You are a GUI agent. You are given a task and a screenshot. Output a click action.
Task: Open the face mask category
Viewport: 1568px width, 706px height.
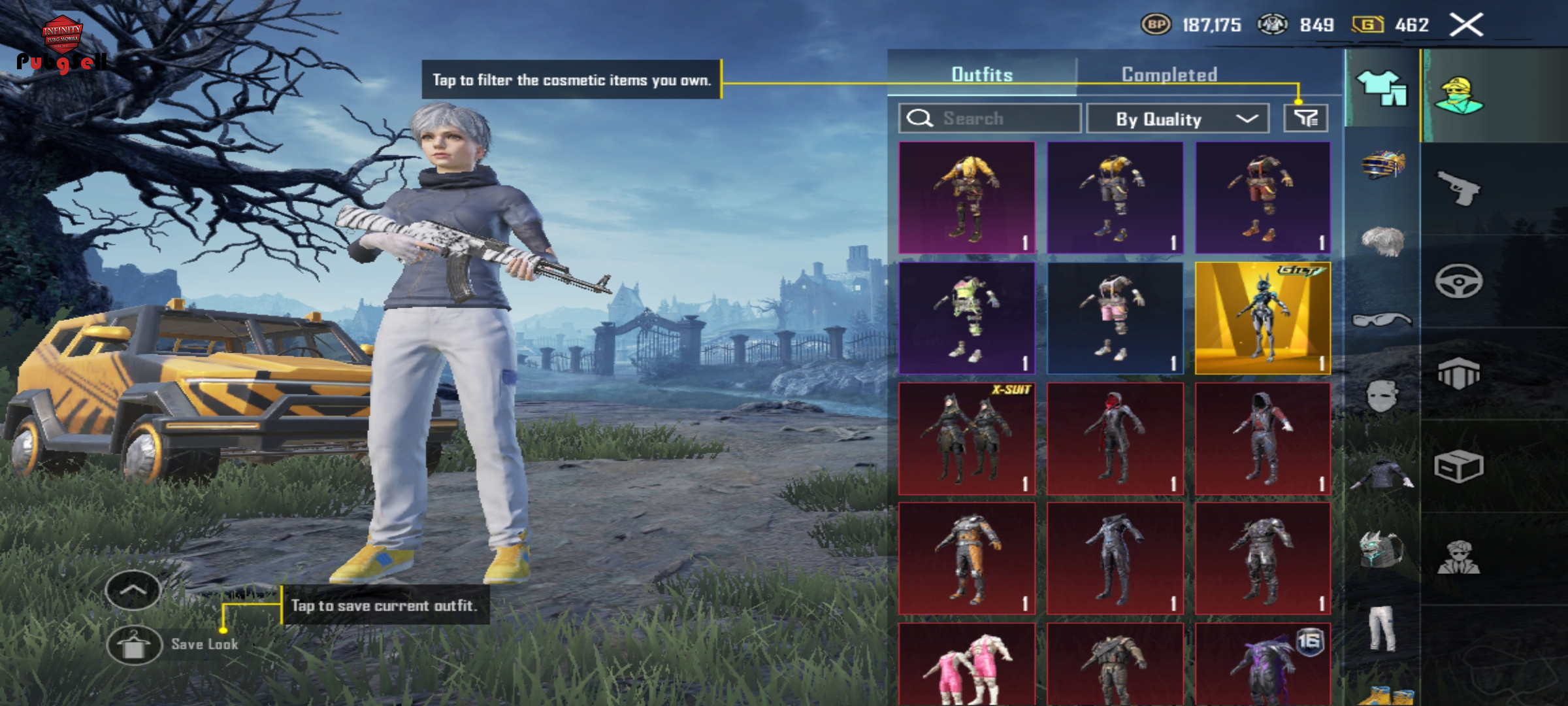click(x=1382, y=395)
